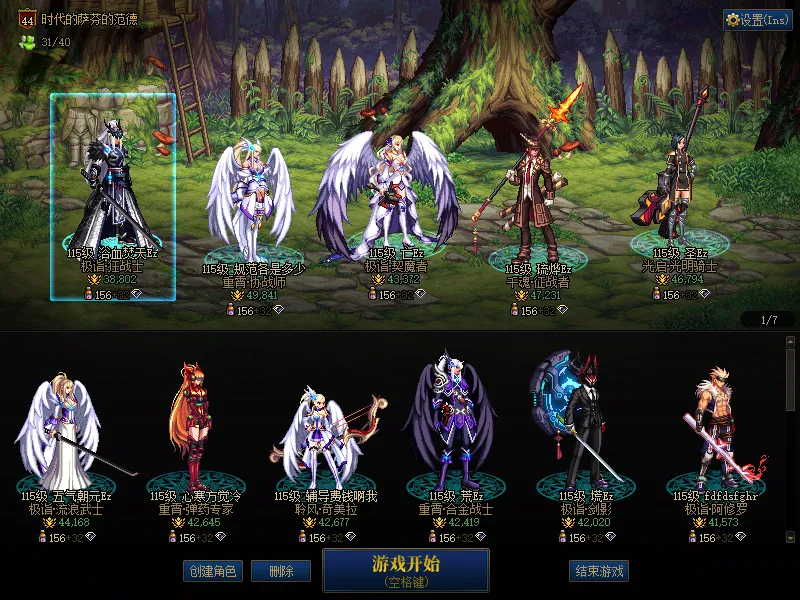This screenshot has width=800, height=600.
Task: Click the 创建角色 create character button
Action: pyautogui.click(x=213, y=571)
